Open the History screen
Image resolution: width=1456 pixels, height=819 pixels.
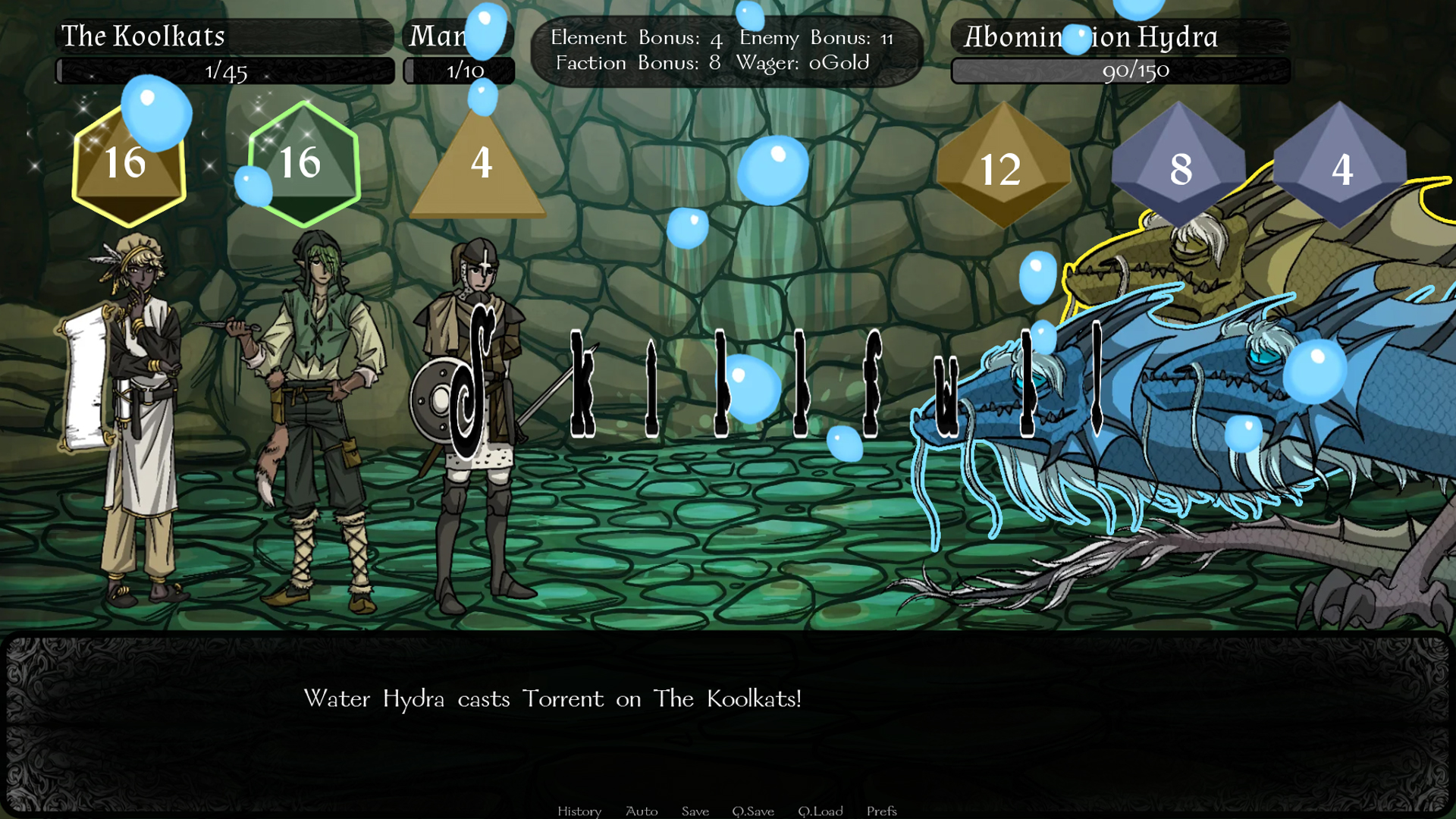(x=579, y=811)
